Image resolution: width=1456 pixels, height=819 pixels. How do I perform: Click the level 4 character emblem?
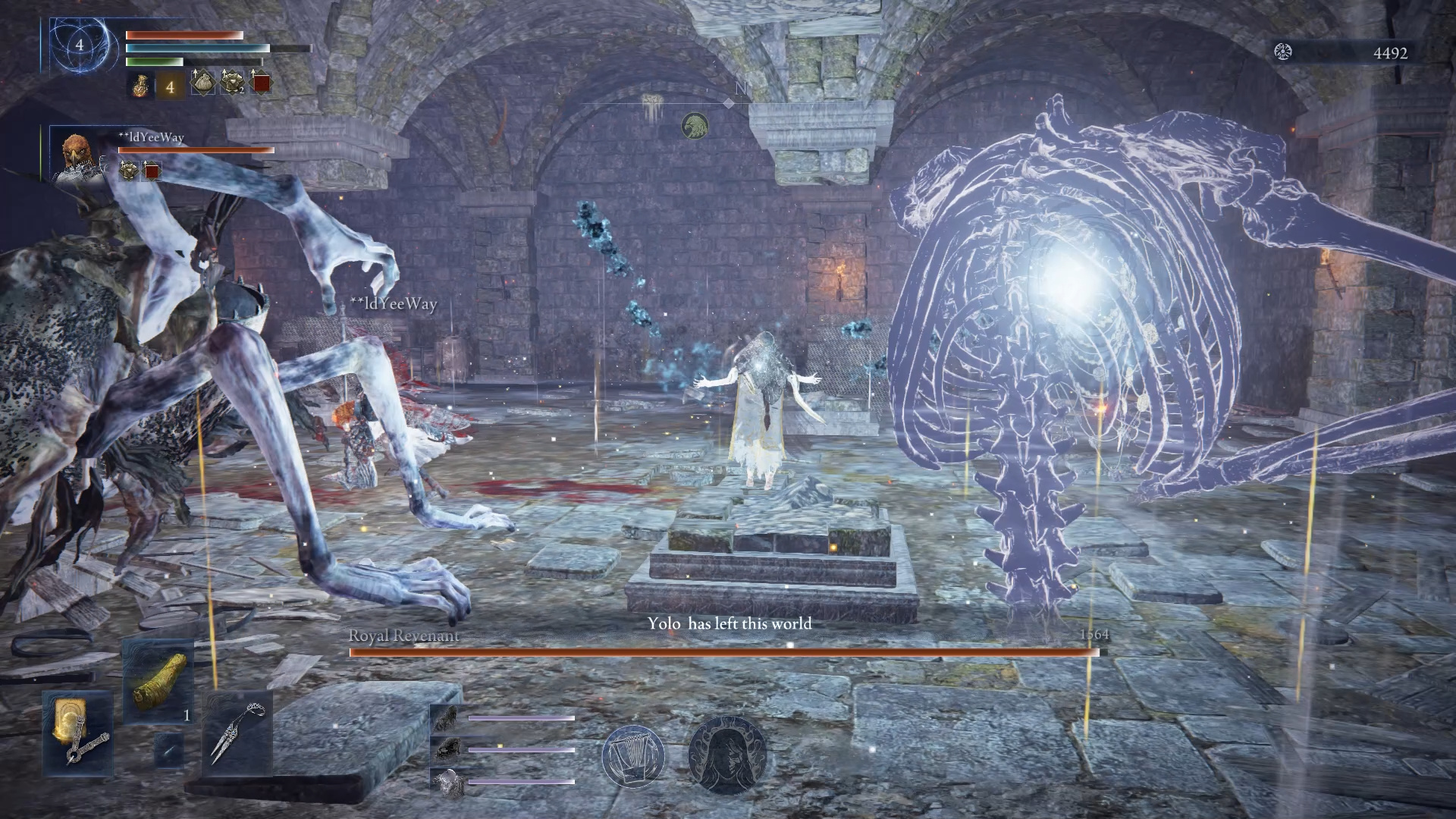pos(79,46)
